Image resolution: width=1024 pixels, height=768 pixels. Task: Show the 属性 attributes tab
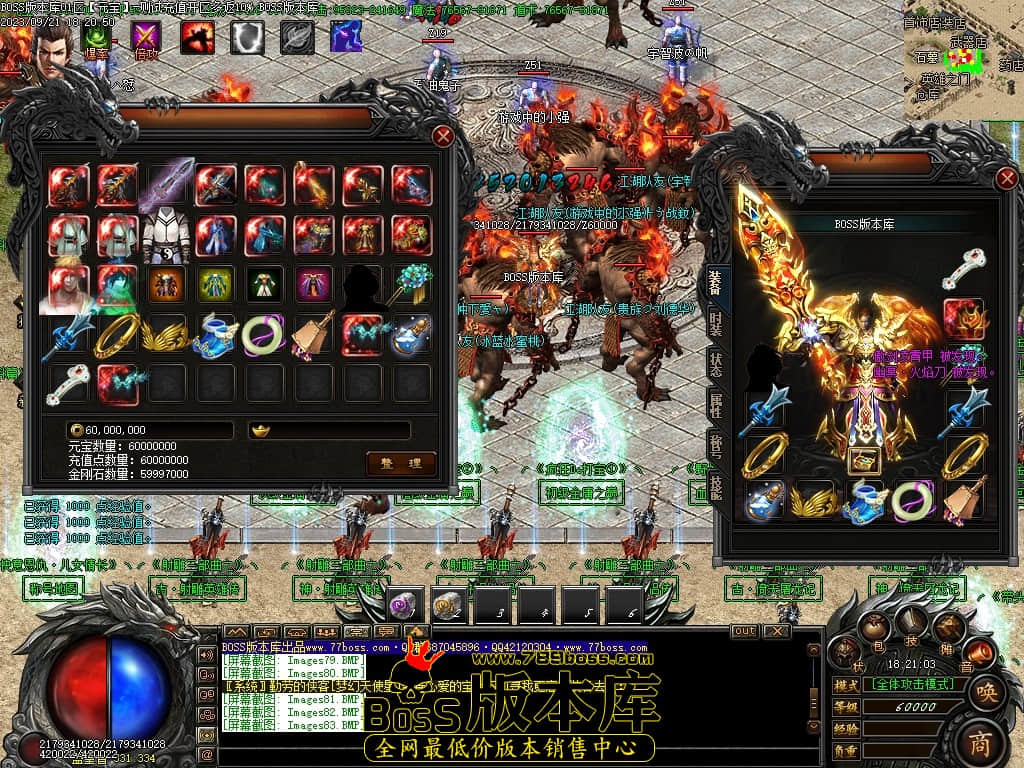click(x=717, y=406)
